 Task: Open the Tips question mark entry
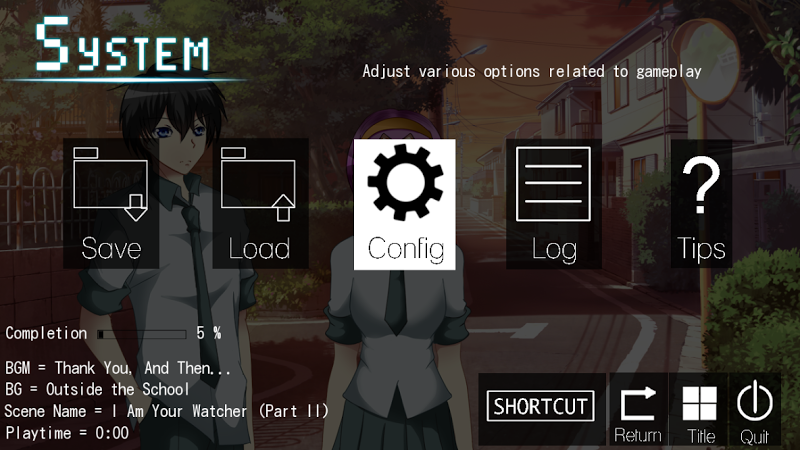click(701, 204)
